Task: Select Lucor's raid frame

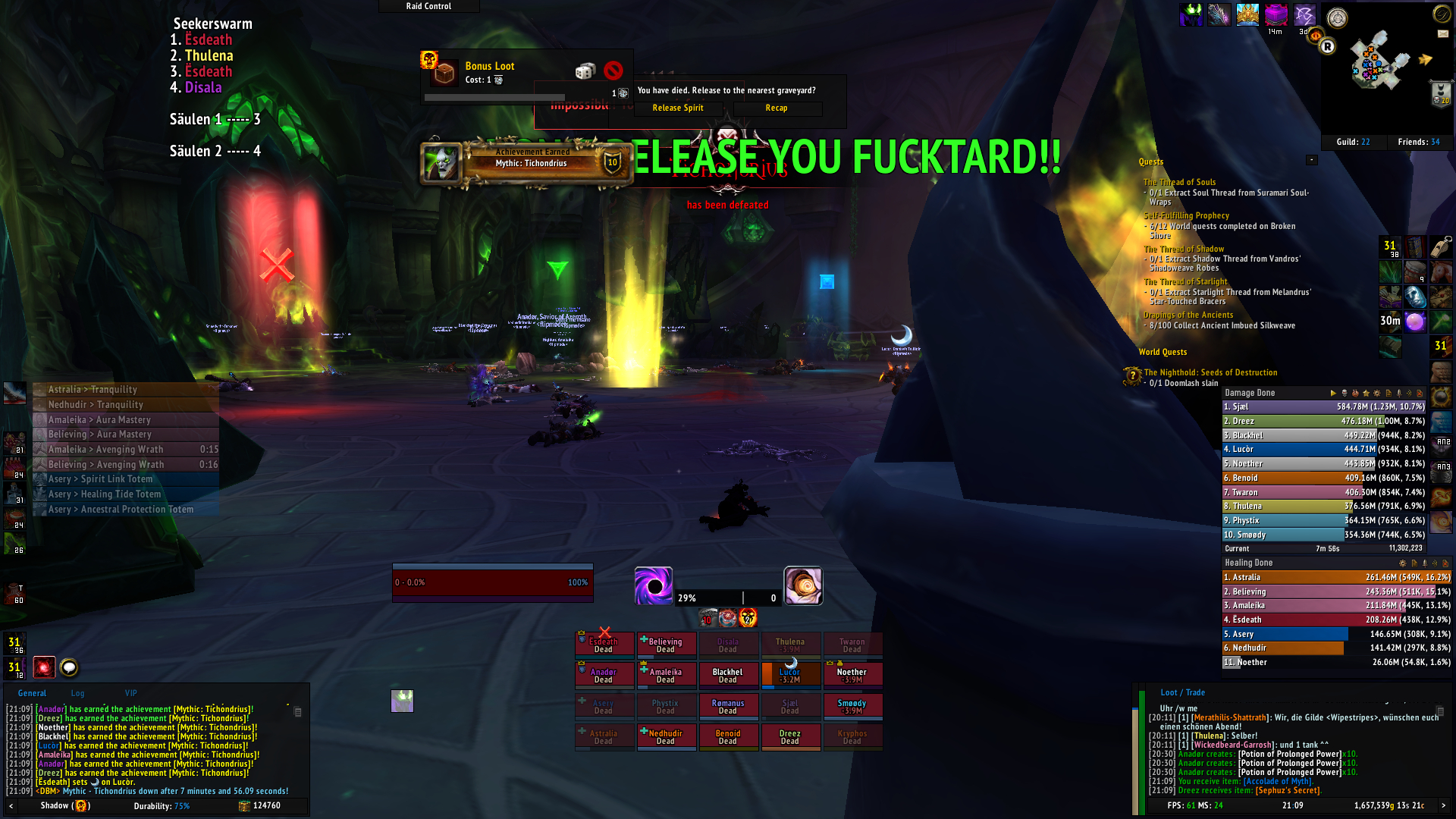Action: (789, 675)
